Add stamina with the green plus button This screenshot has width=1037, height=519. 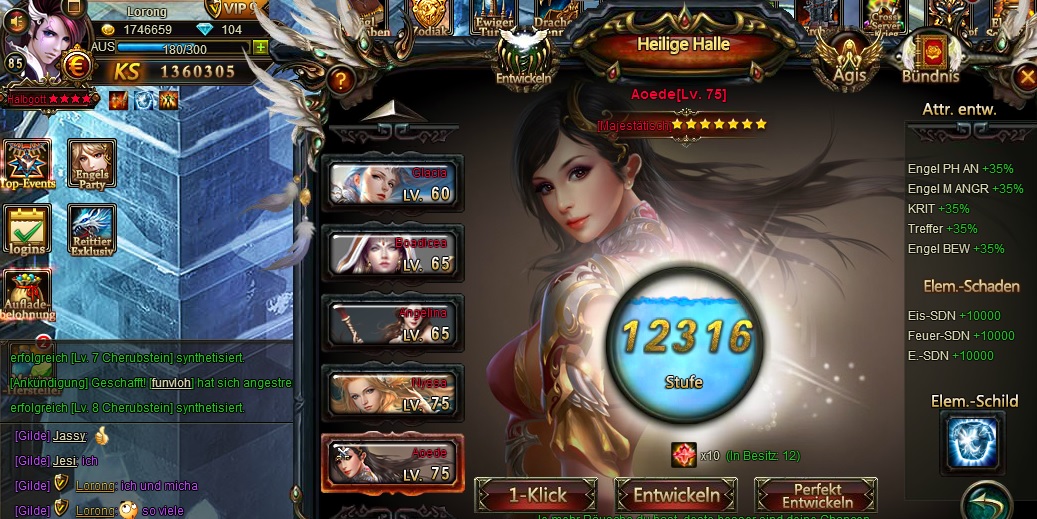pyautogui.click(x=261, y=48)
